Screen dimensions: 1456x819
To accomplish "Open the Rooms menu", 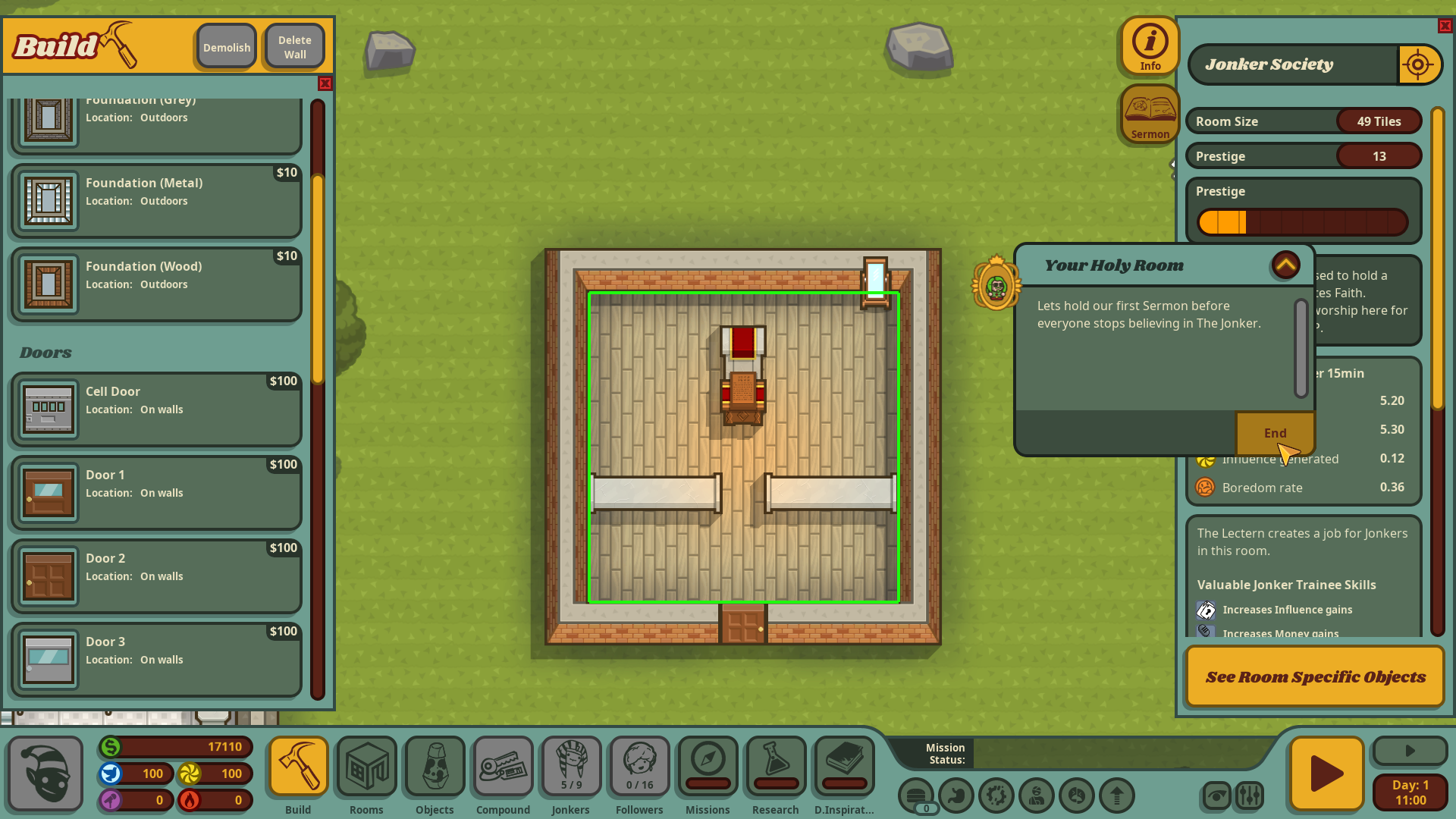I will [366, 775].
